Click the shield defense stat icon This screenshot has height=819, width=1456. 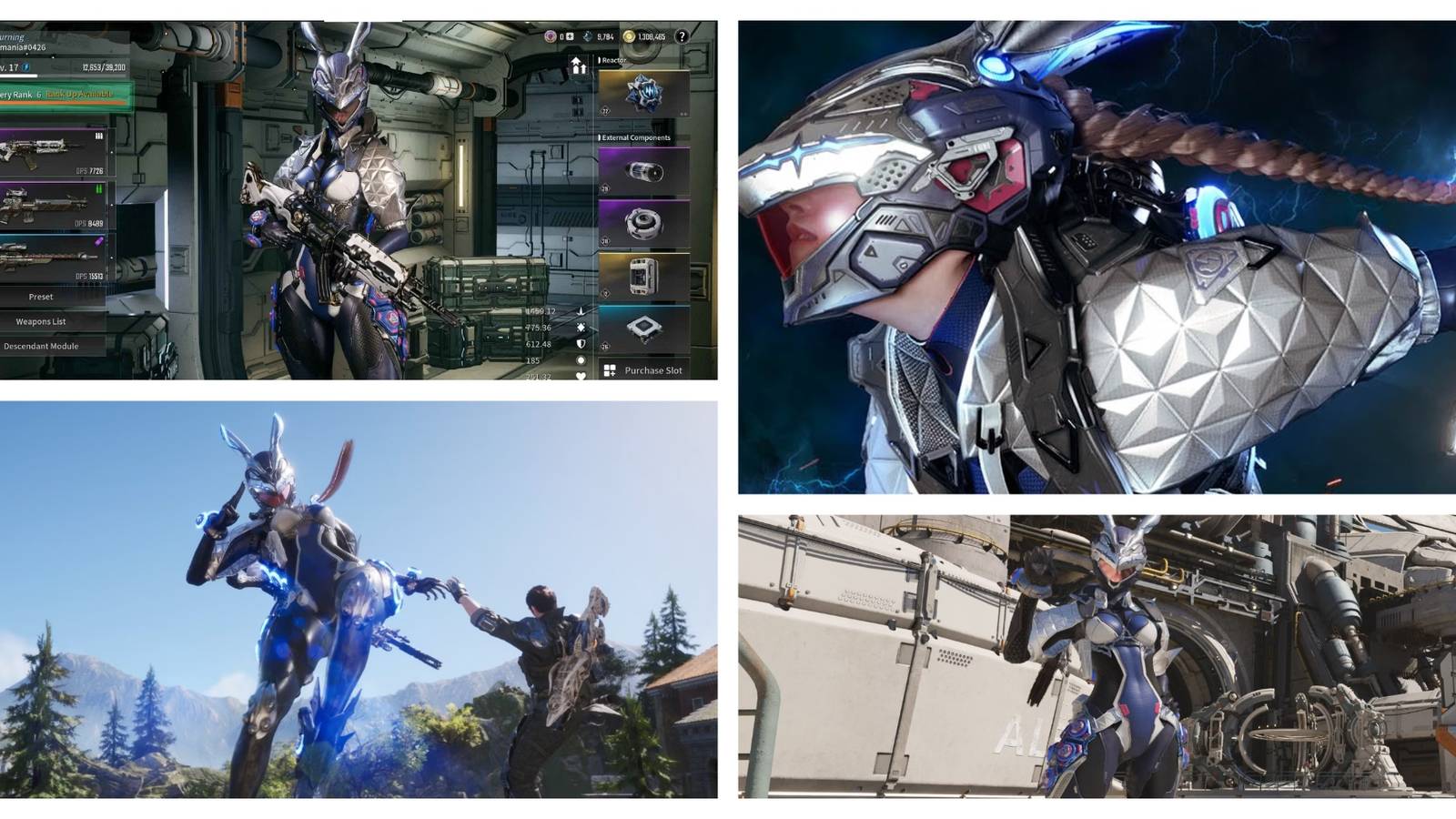coord(581,345)
